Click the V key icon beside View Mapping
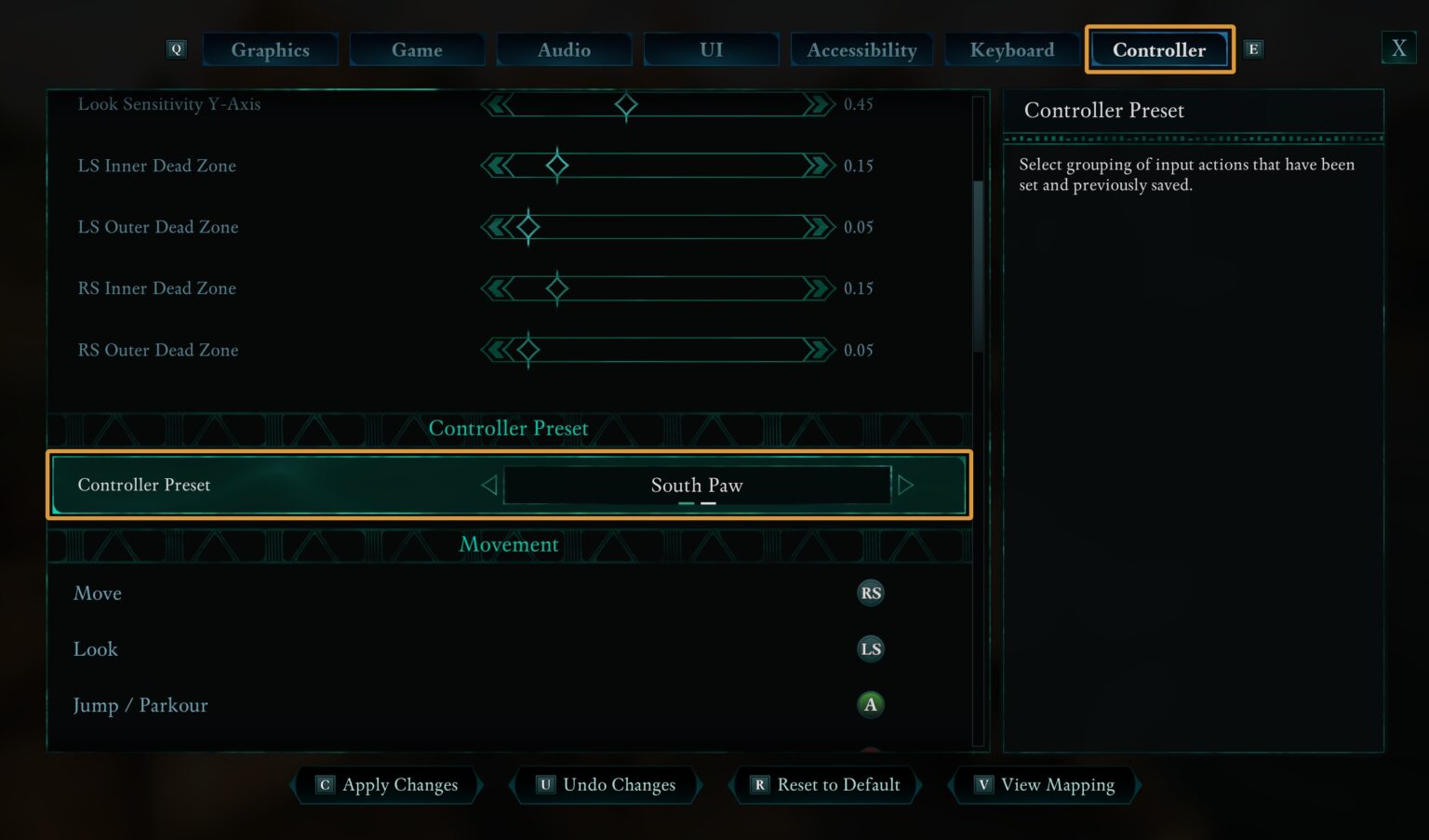Image resolution: width=1429 pixels, height=840 pixels. point(982,785)
